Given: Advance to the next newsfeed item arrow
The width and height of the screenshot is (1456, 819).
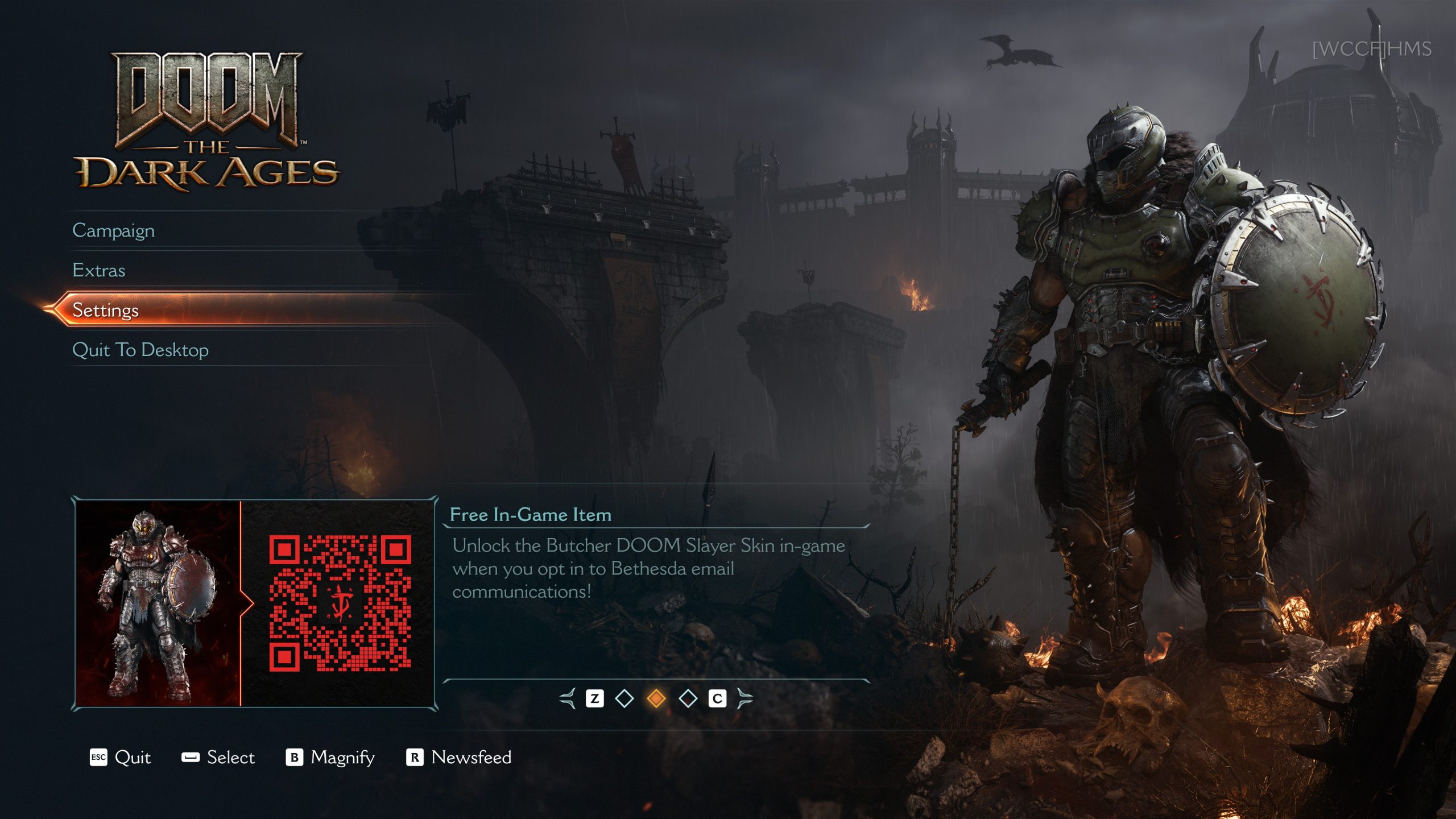Looking at the screenshot, I should pyautogui.click(x=744, y=698).
